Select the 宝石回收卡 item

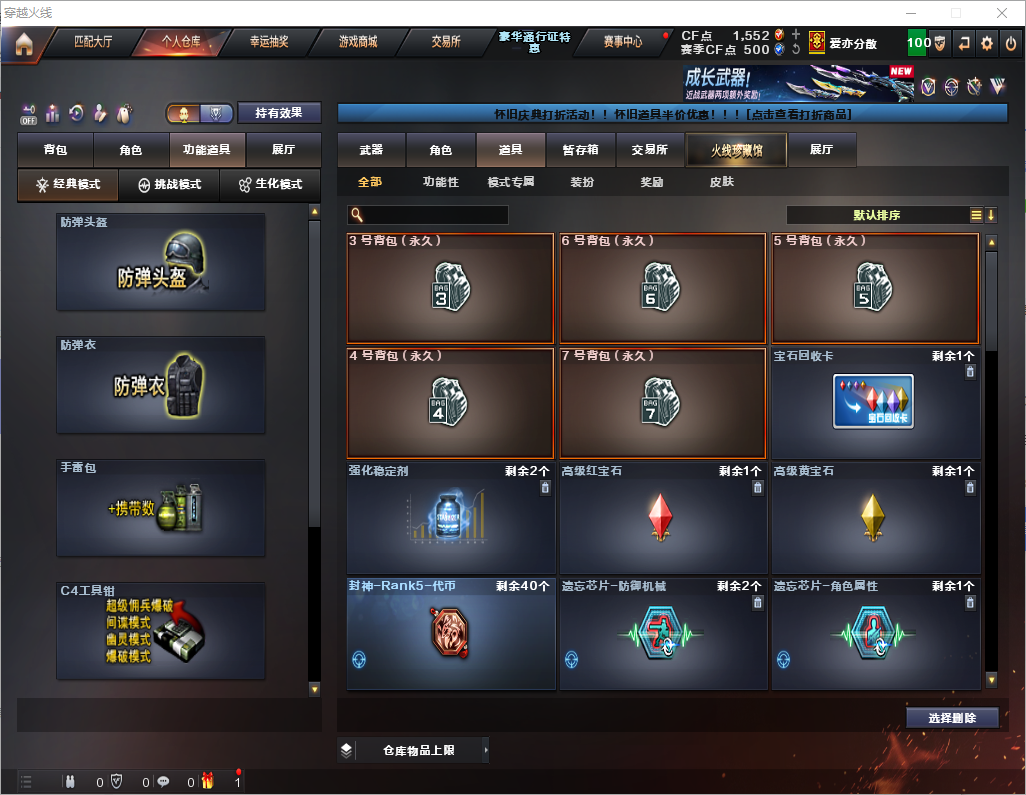(x=875, y=402)
